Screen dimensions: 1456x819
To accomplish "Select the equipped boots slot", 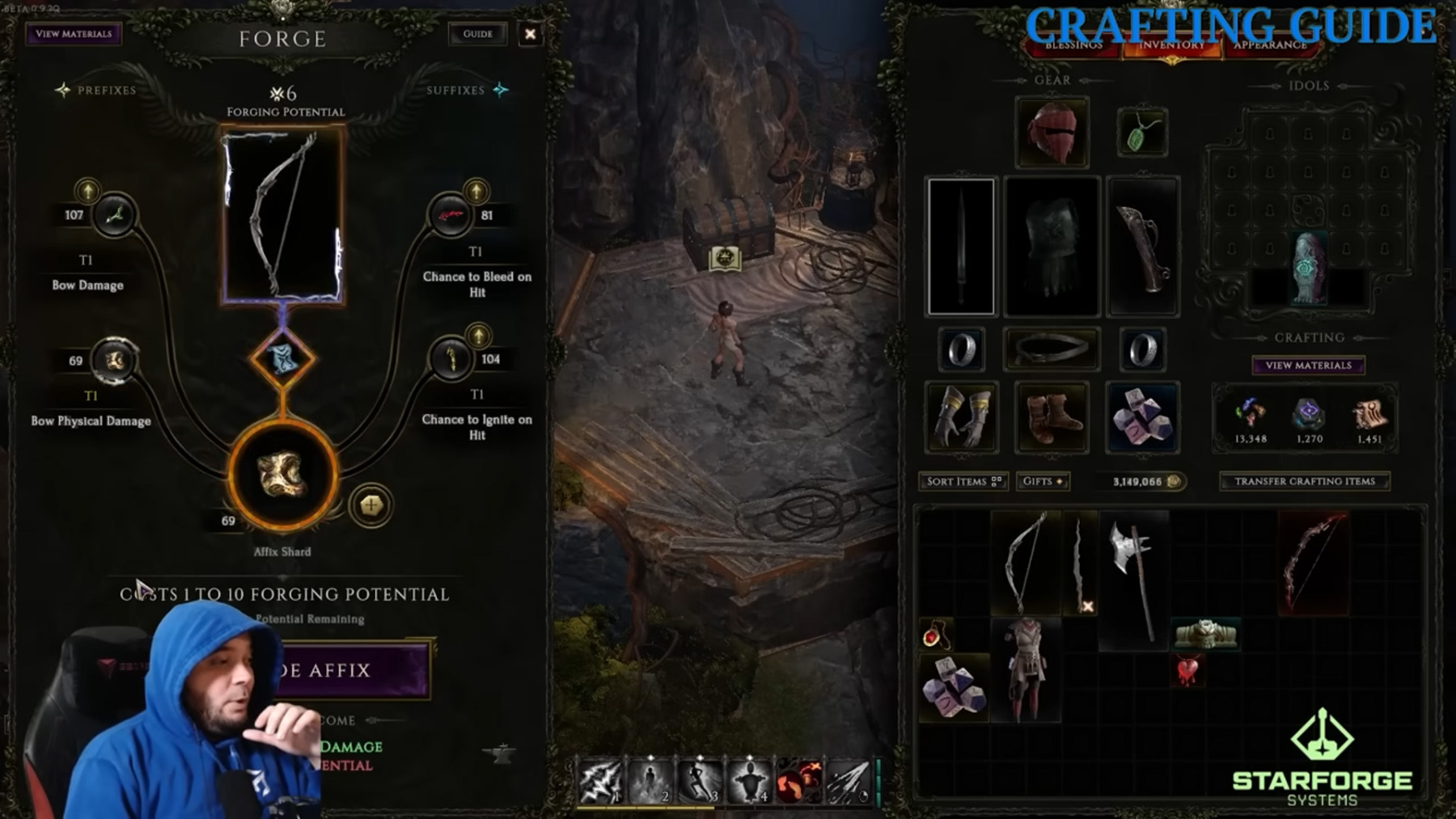I will coord(1052,417).
